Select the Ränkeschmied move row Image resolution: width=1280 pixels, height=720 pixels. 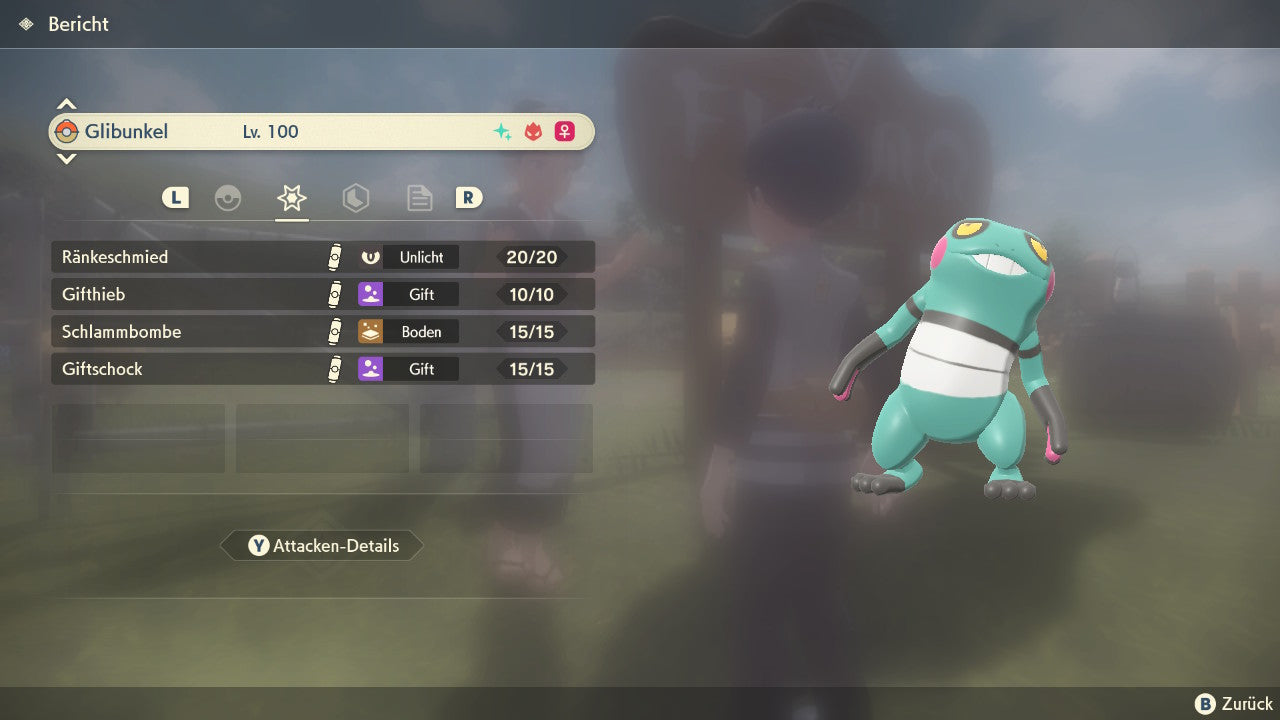322,257
